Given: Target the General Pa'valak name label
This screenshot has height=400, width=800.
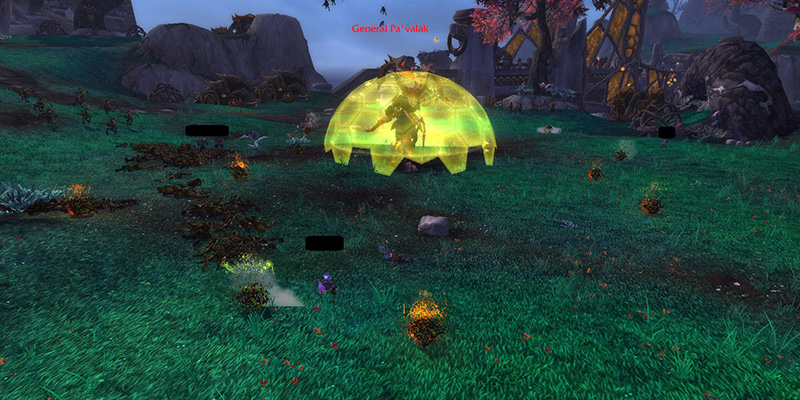Looking at the screenshot, I should pos(390,29).
